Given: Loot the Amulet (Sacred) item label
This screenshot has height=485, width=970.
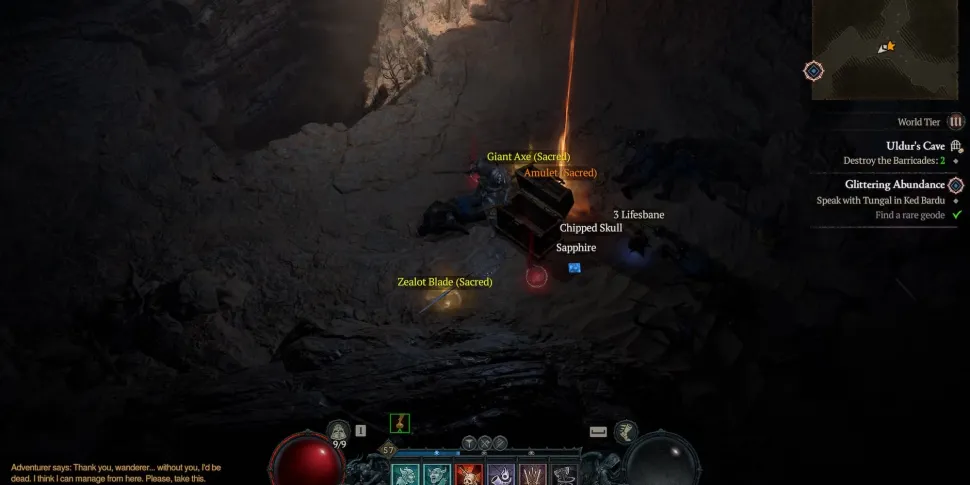Looking at the screenshot, I should click(560, 173).
